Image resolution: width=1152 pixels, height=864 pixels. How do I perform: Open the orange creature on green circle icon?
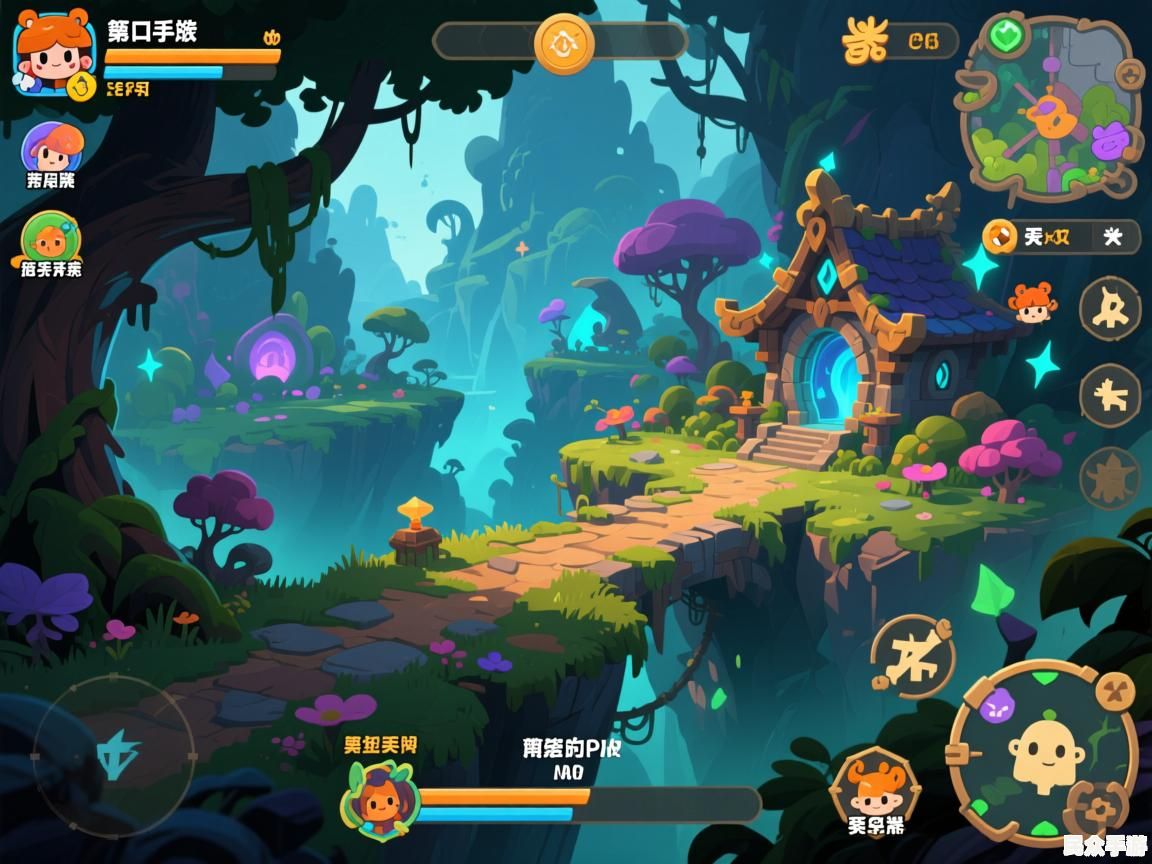point(51,239)
